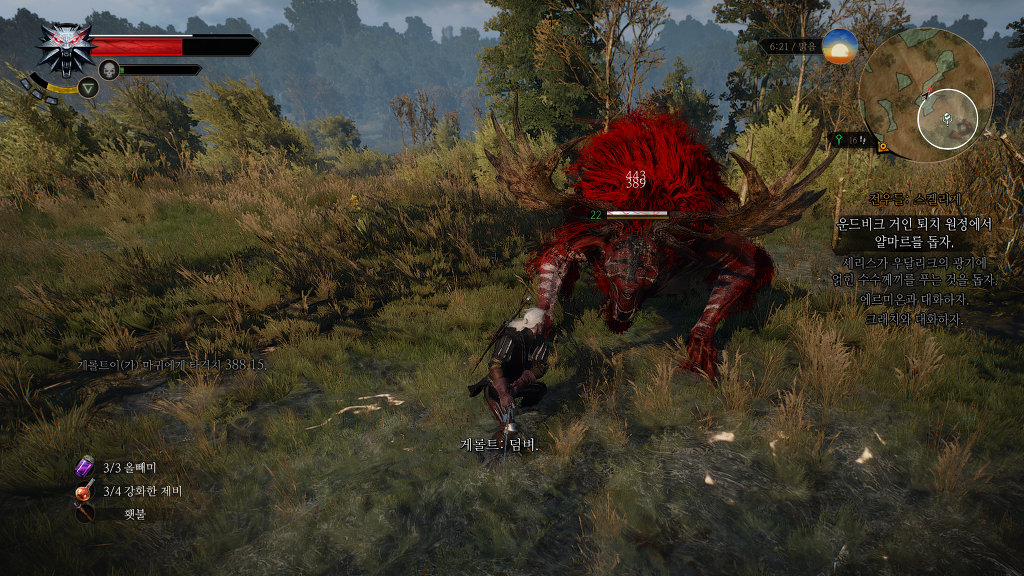
Task: Click the yellow quest marker beside the minimap
Action: click(x=884, y=146)
